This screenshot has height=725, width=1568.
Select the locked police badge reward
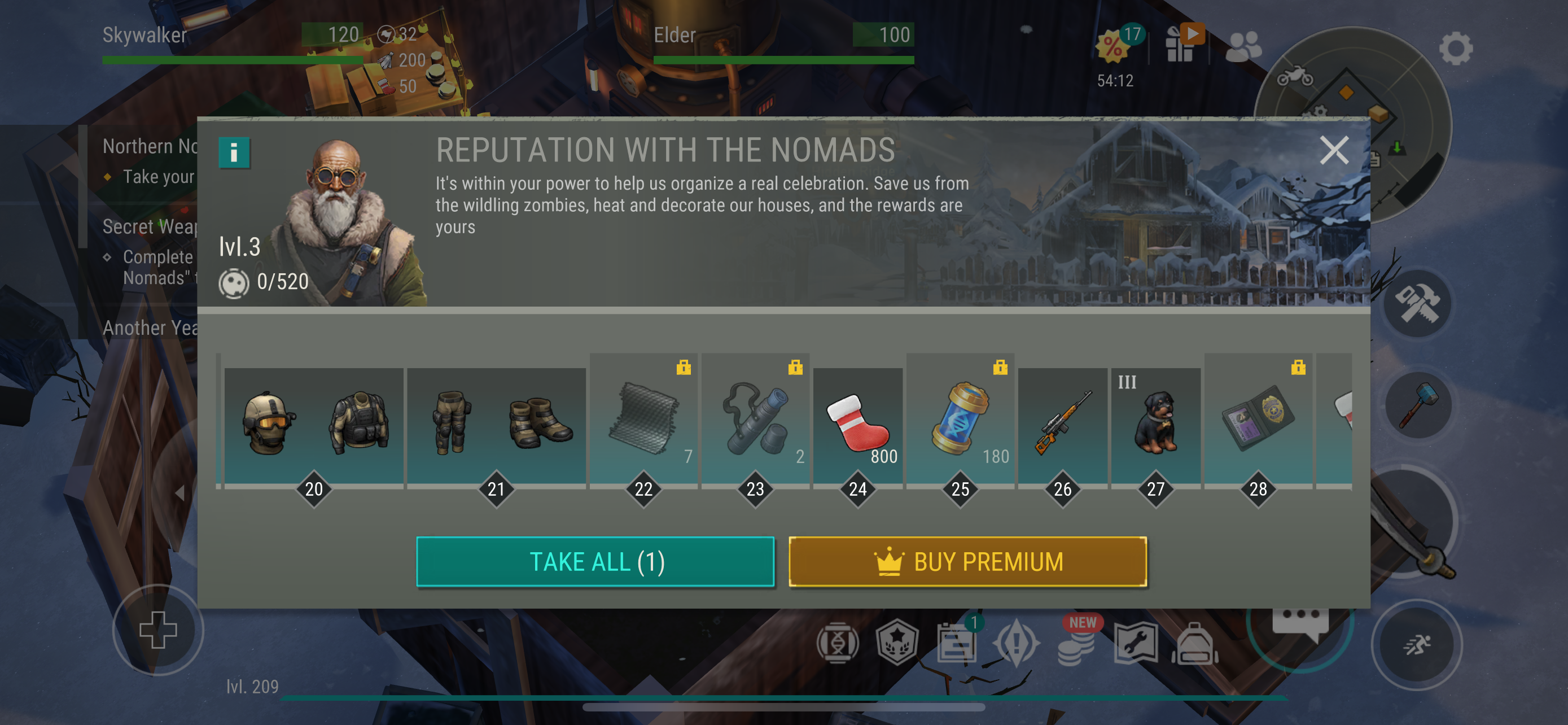[1258, 425]
